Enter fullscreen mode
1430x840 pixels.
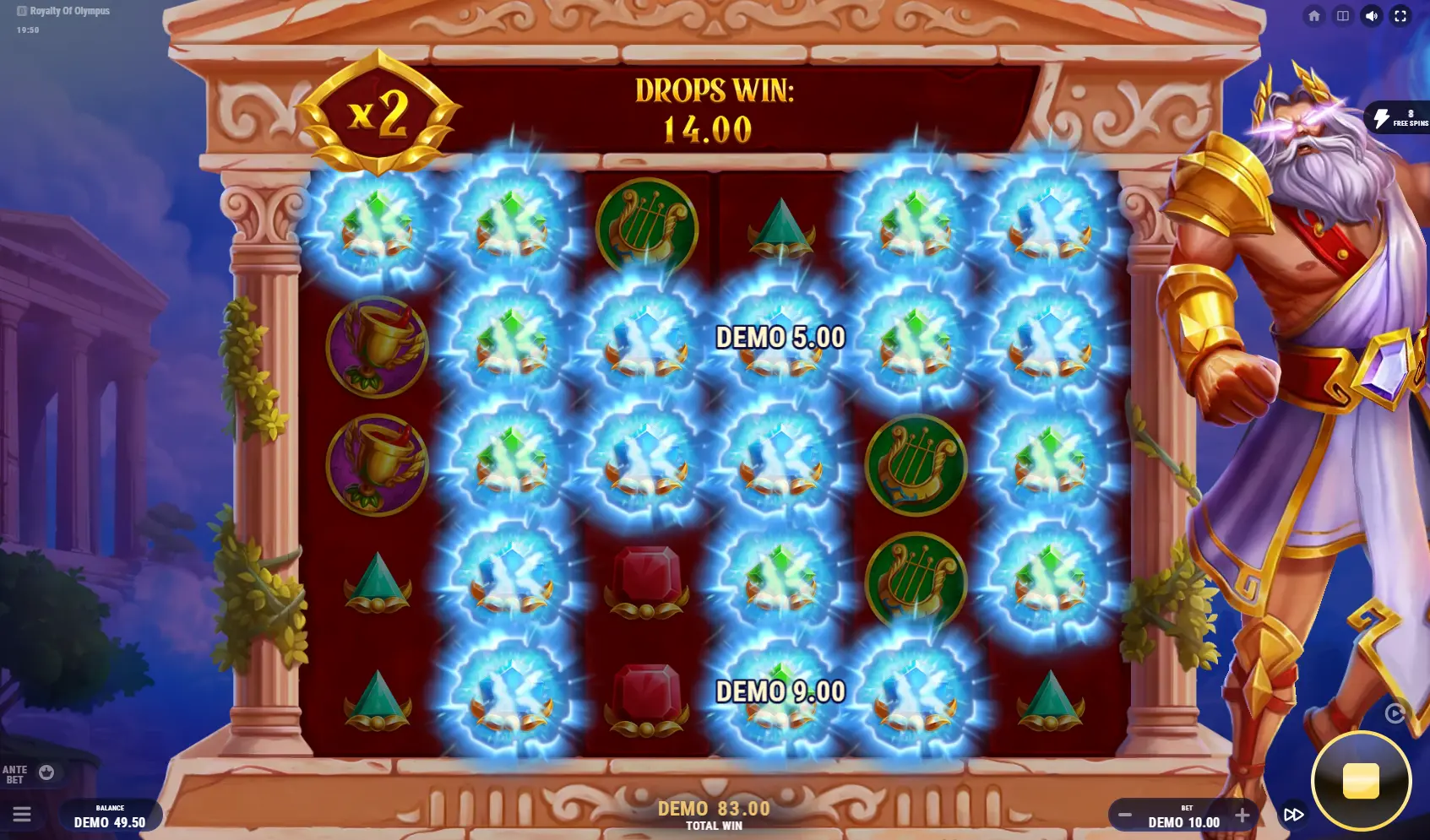tap(1400, 14)
